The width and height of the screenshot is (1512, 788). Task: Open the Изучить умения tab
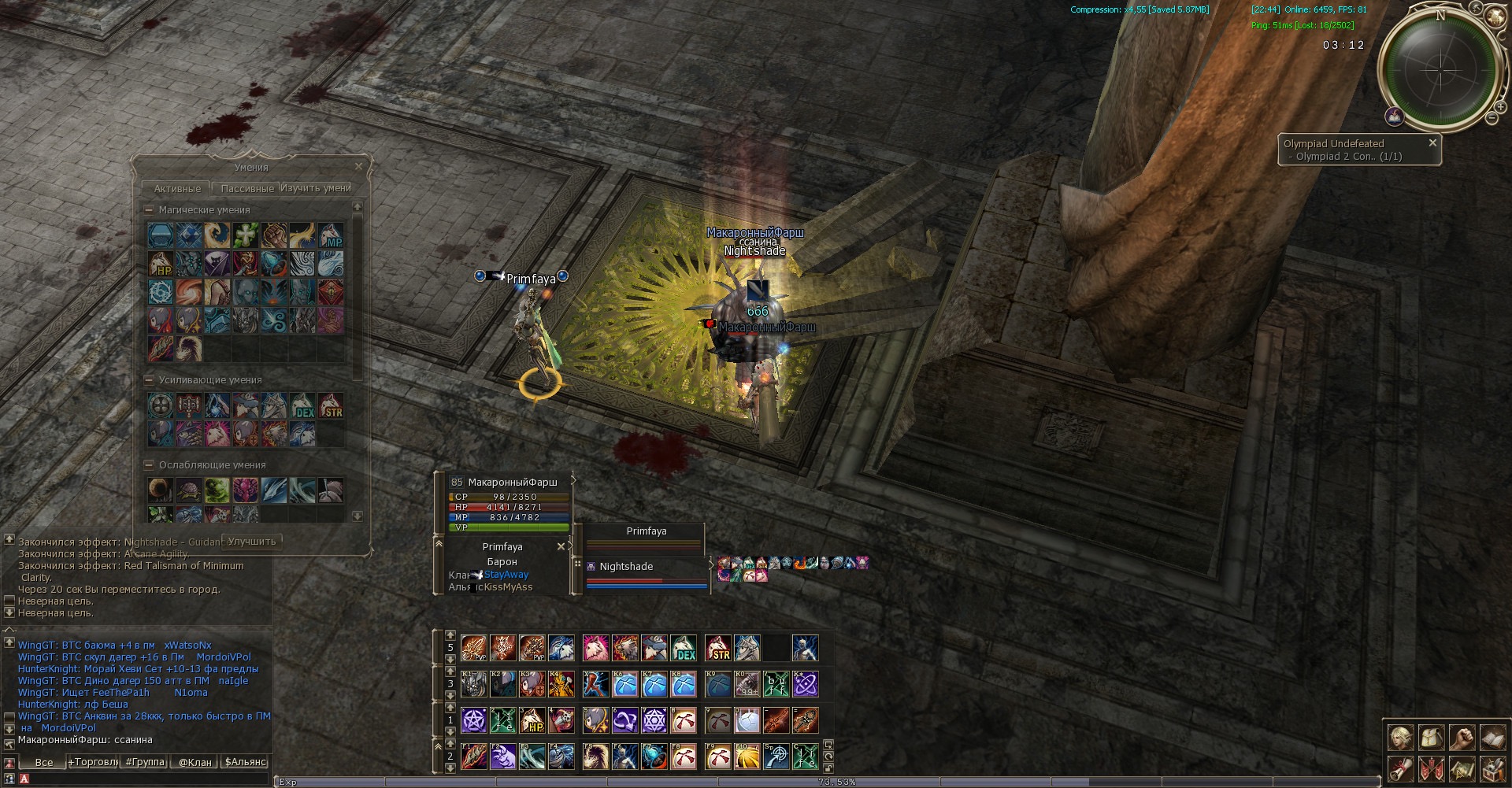point(316,189)
